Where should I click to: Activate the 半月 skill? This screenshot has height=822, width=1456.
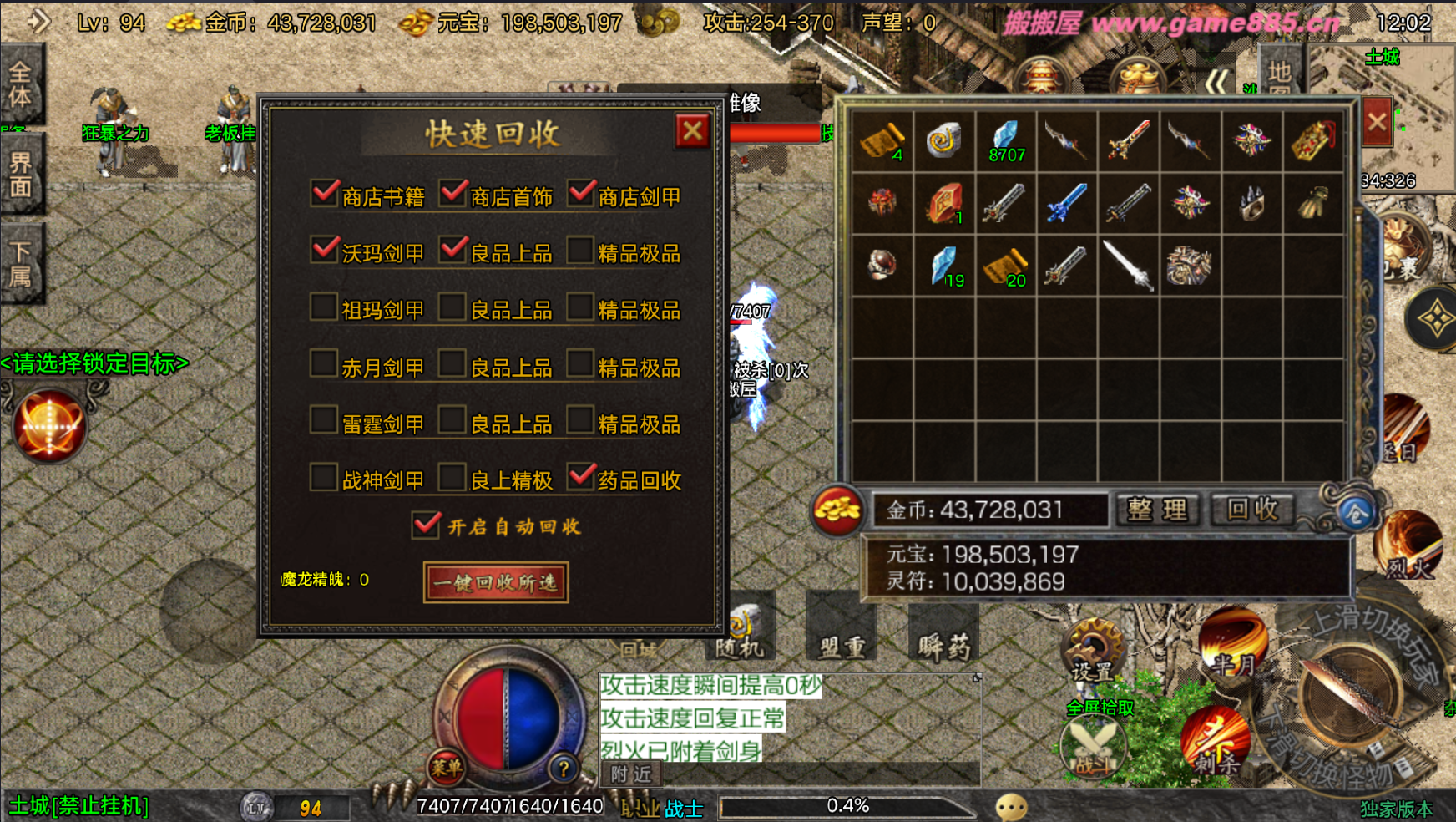tap(1233, 643)
